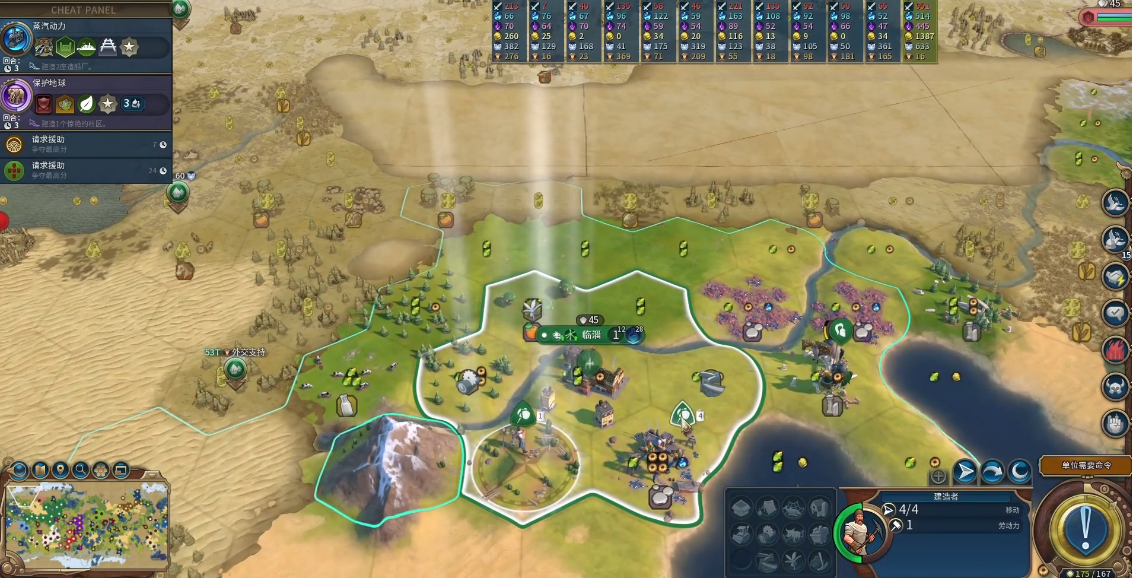Click the 单位需要命令 notification banner

[x=1084, y=466]
